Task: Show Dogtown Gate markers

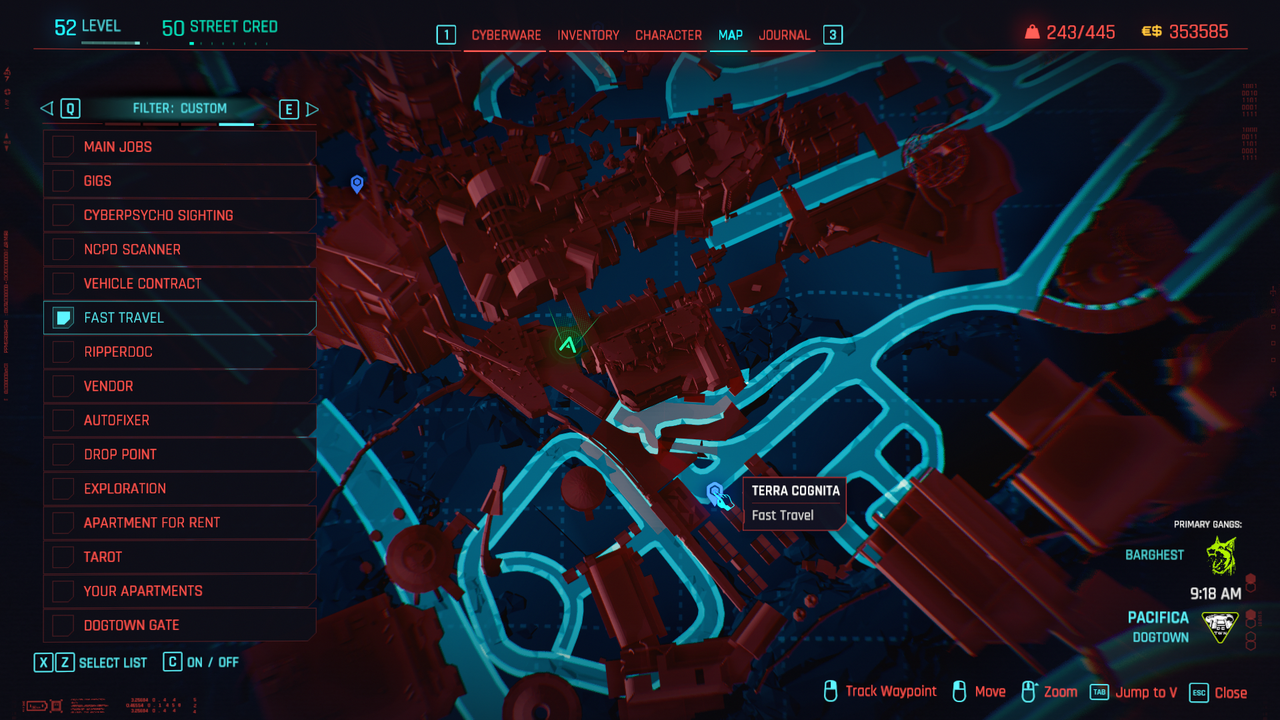Action: [64, 625]
